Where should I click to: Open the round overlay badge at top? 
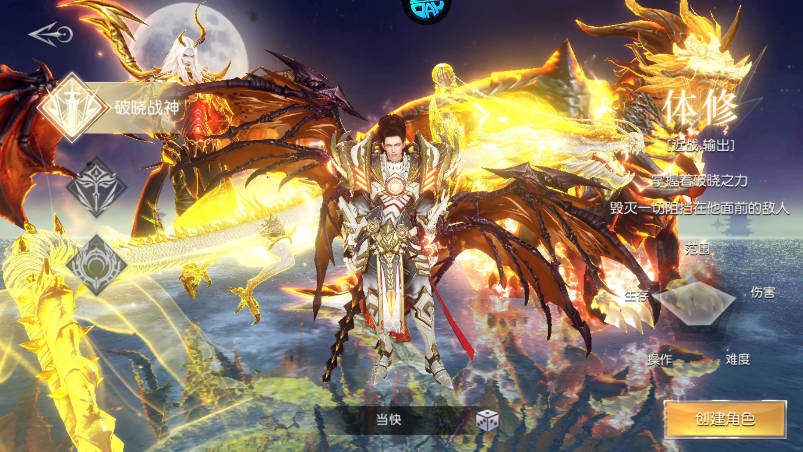[x=426, y=10]
